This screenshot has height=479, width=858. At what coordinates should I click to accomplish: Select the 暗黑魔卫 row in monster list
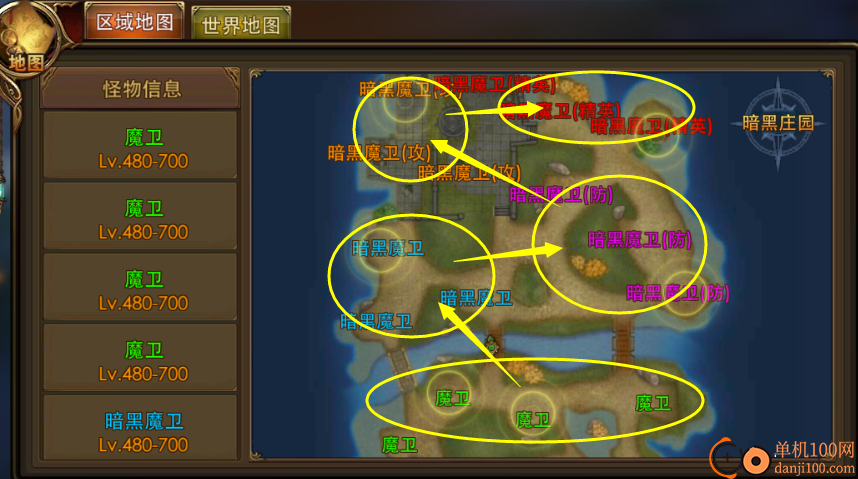(x=144, y=431)
